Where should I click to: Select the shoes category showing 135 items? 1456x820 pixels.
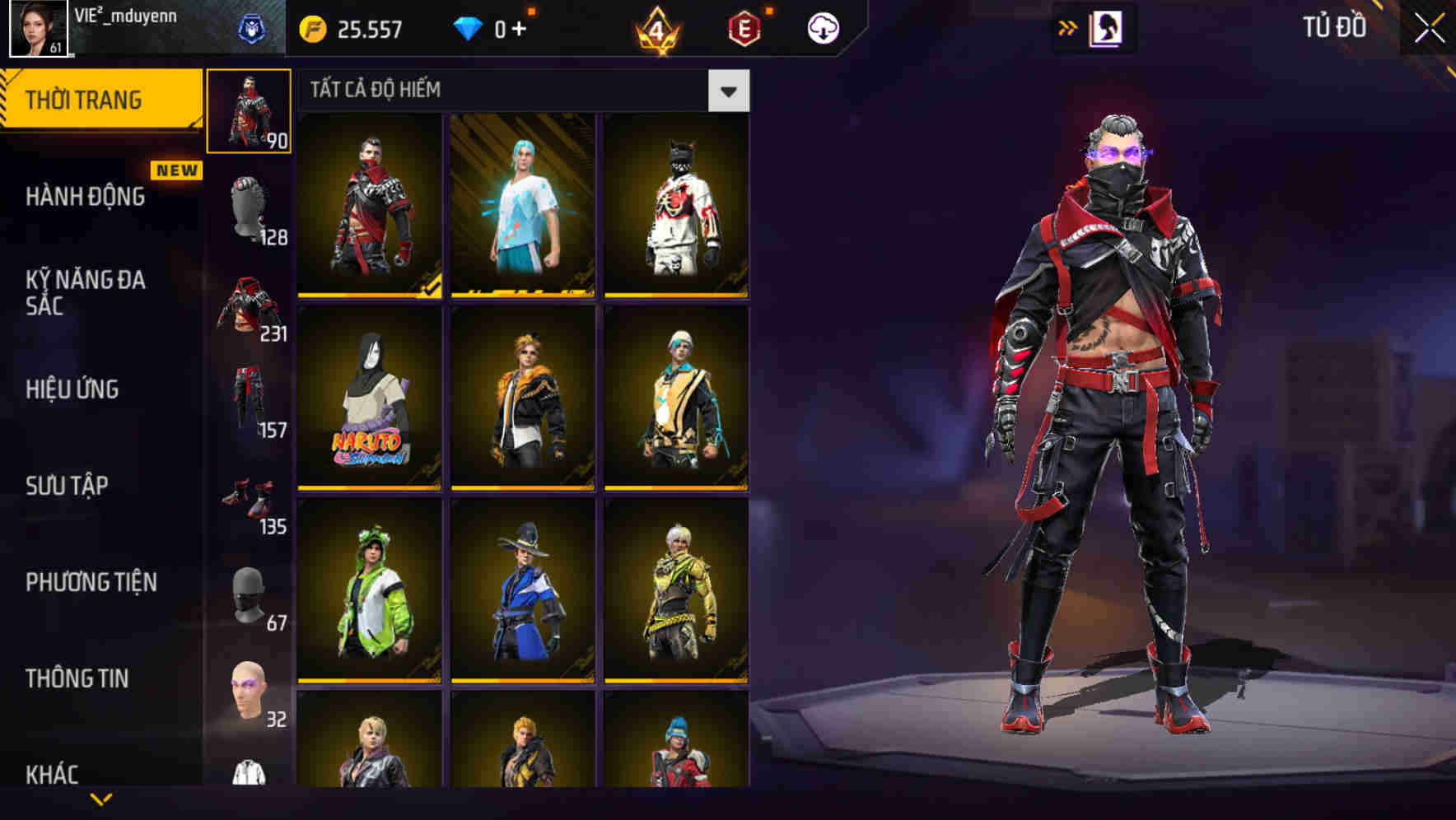pos(250,498)
